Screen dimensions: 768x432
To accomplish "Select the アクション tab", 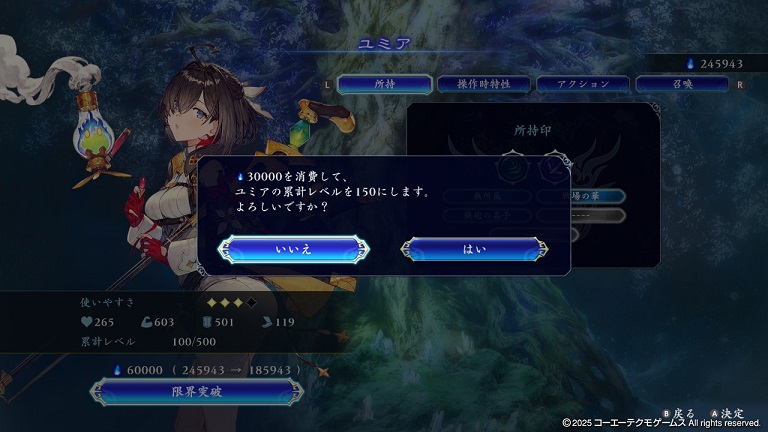I will click(x=584, y=85).
